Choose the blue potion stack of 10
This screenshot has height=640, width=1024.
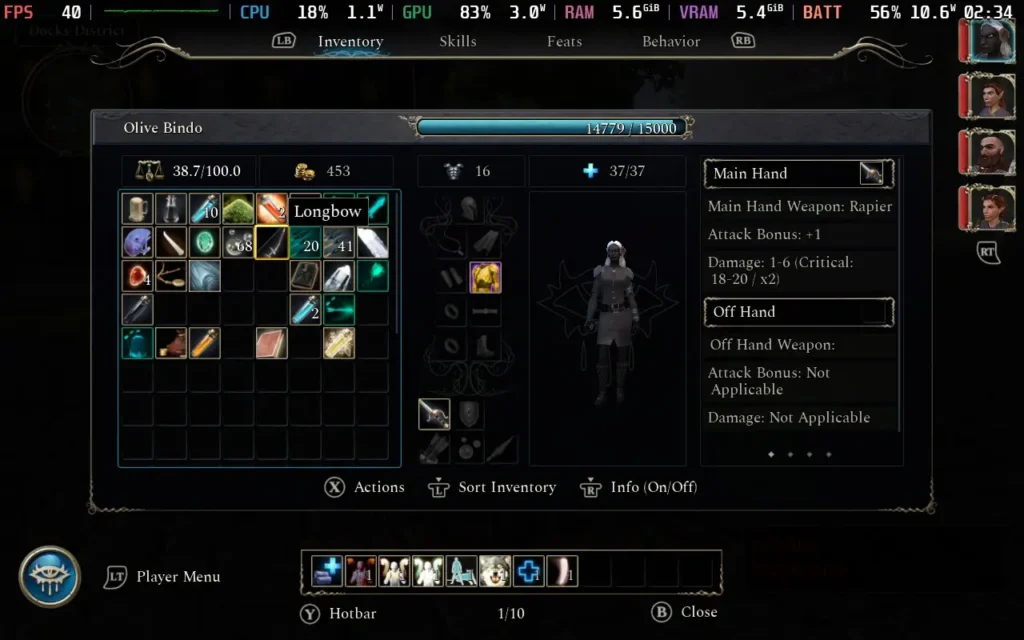[204, 208]
